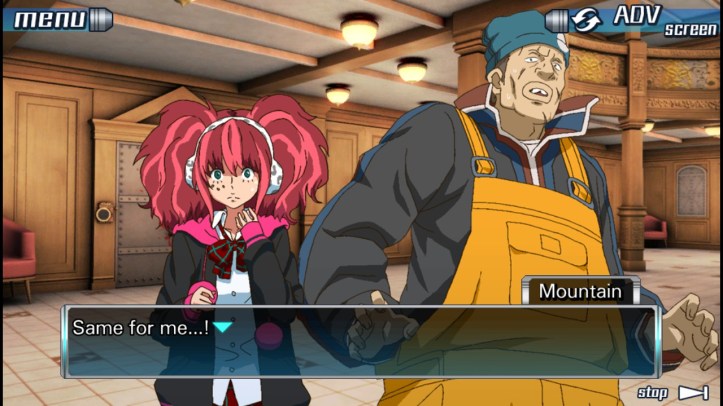Click the stop skip control
The image size is (723, 406).
click(x=673, y=392)
